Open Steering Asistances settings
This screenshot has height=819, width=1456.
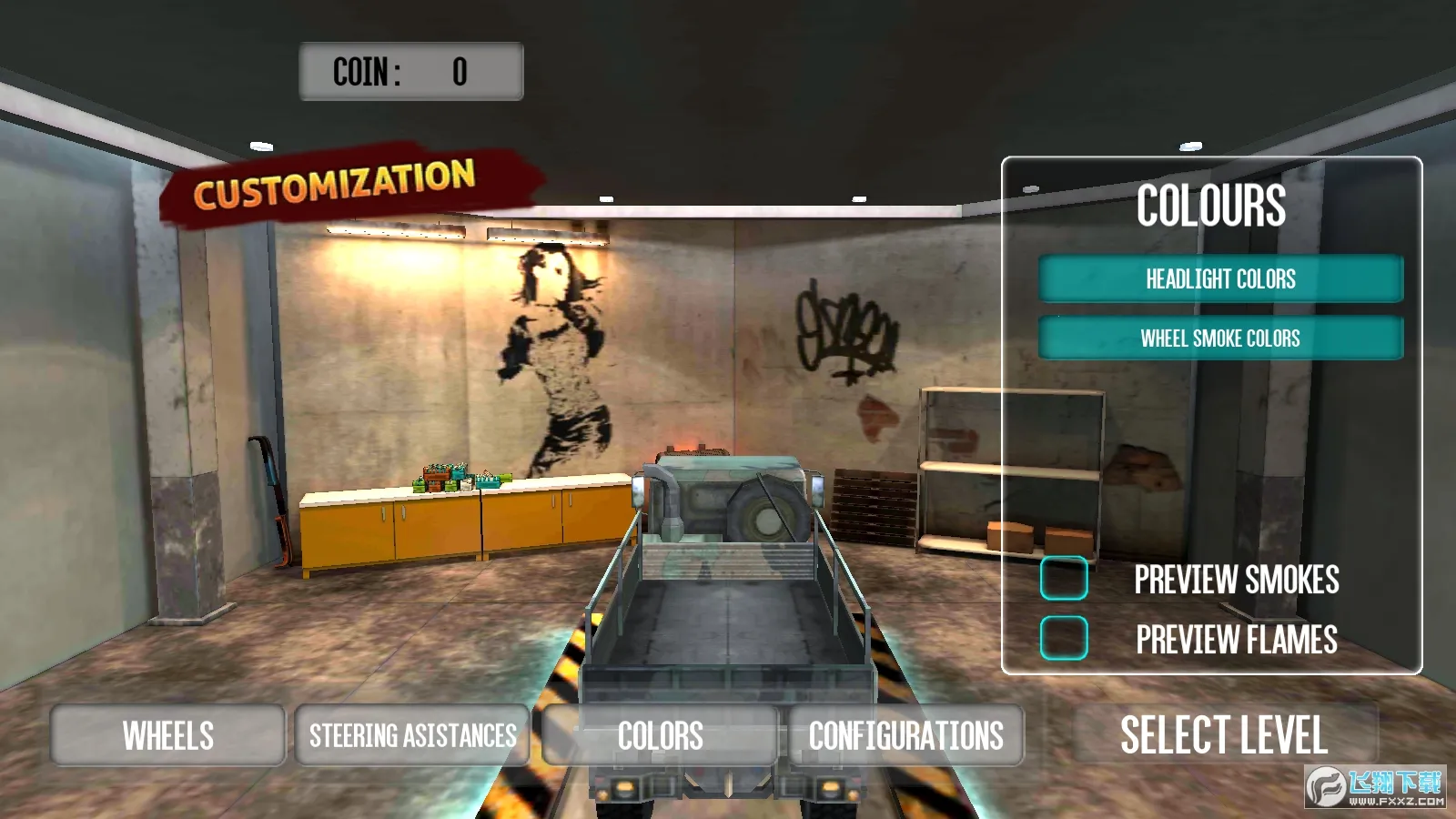(x=412, y=735)
